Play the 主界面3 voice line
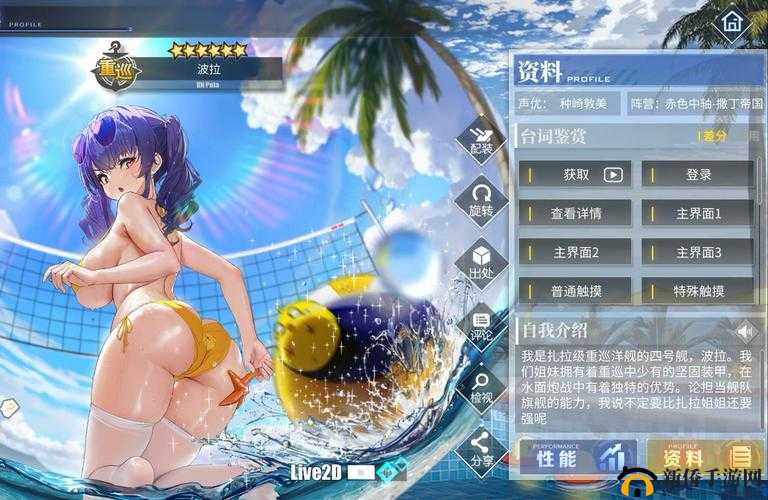Image resolution: width=768 pixels, height=500 pixels. (x=698, y=252)
